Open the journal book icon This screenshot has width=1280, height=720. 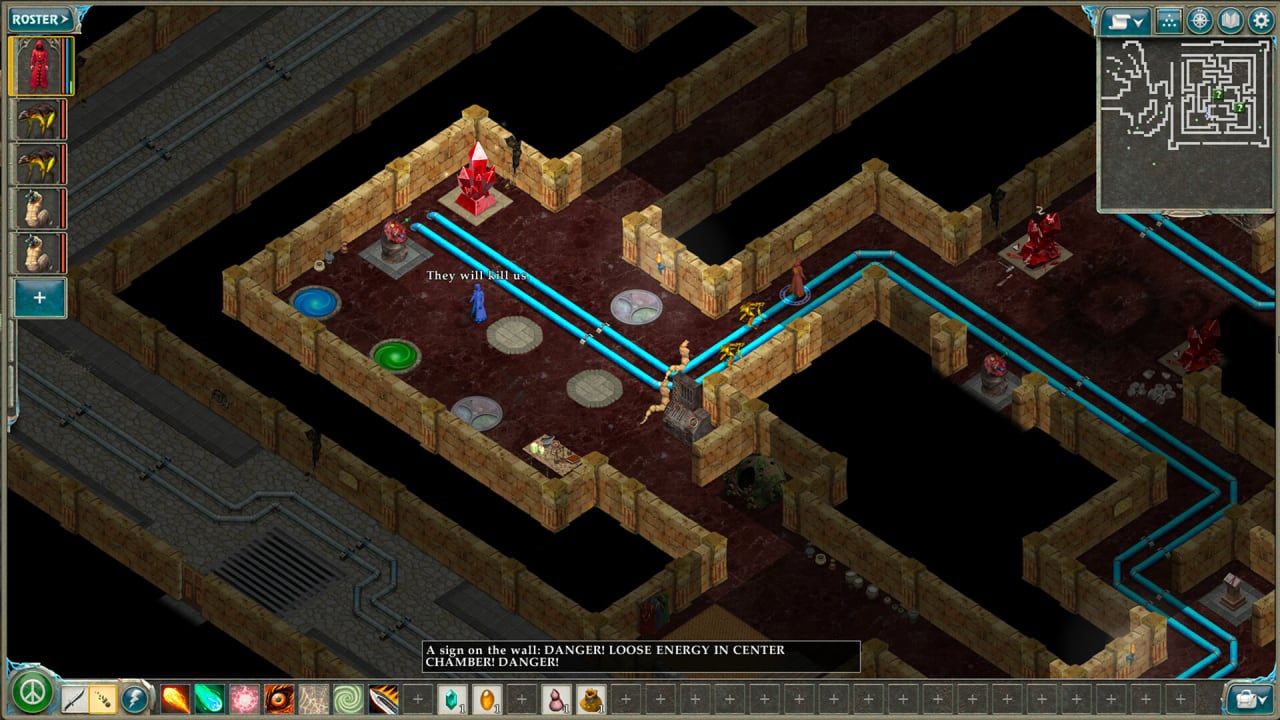[1229, 21]
